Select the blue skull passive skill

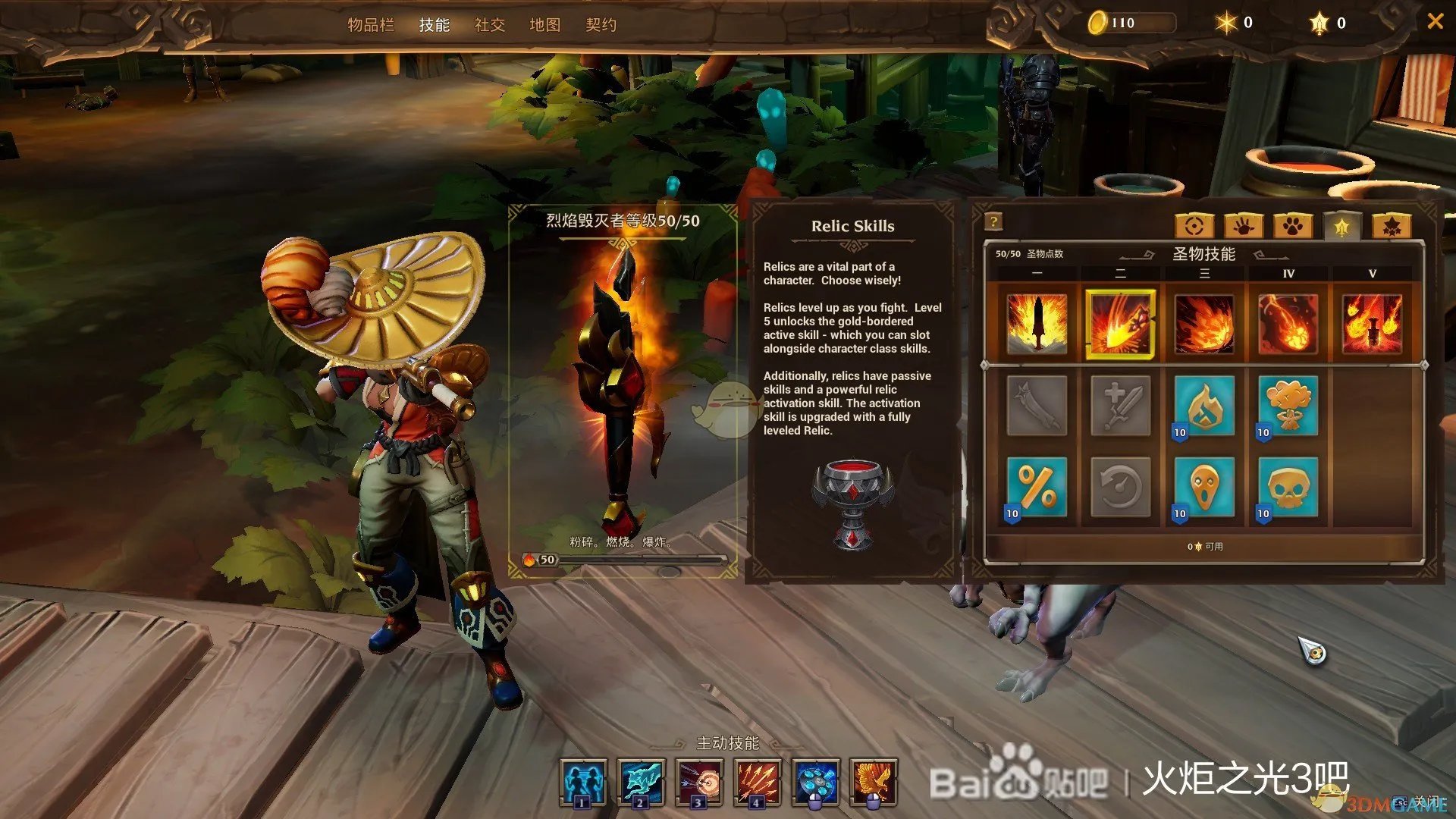pos(1288,488)
